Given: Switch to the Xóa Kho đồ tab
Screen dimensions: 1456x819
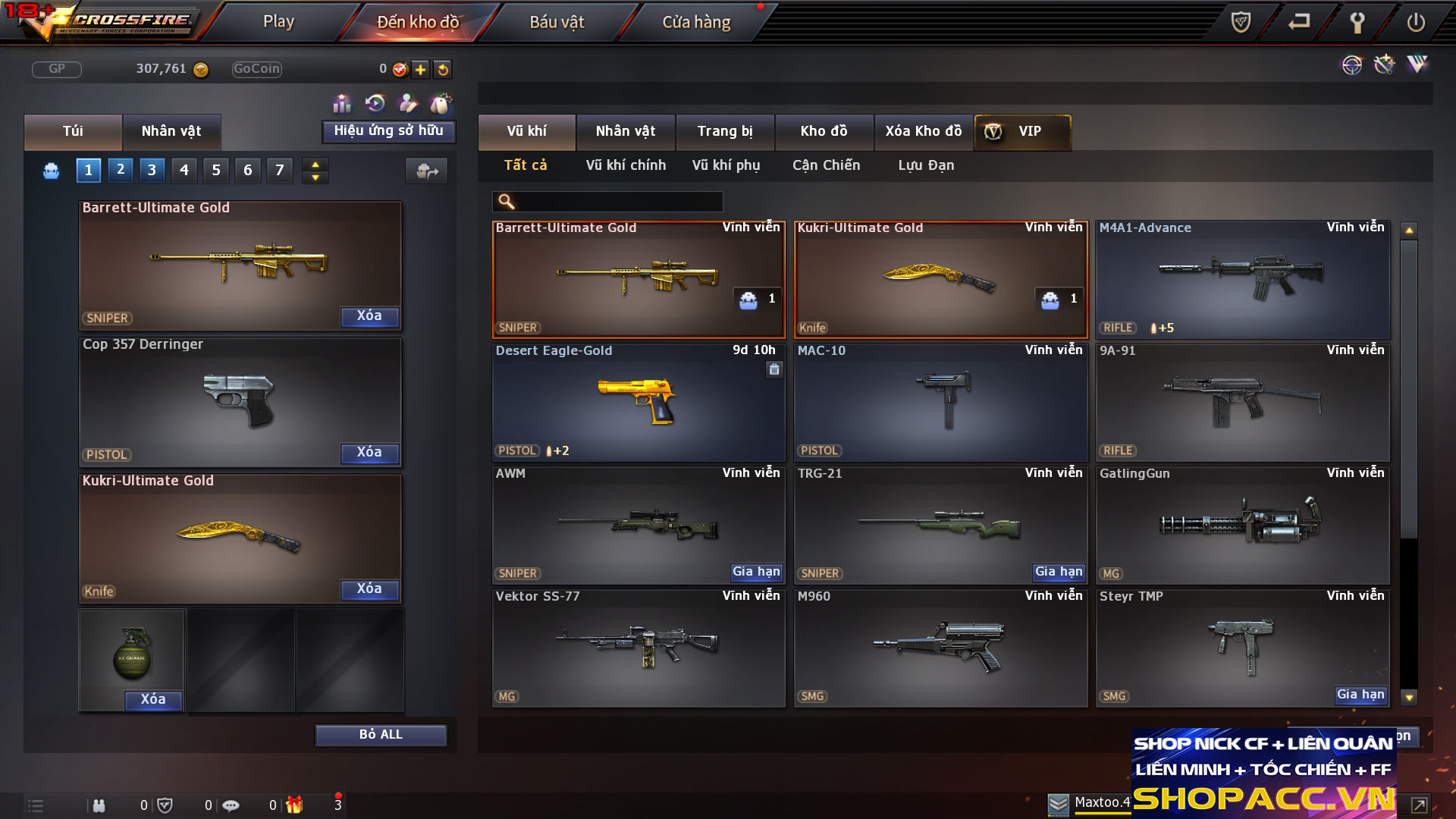Looking at the screenshot, I should (x=923, y=131).
